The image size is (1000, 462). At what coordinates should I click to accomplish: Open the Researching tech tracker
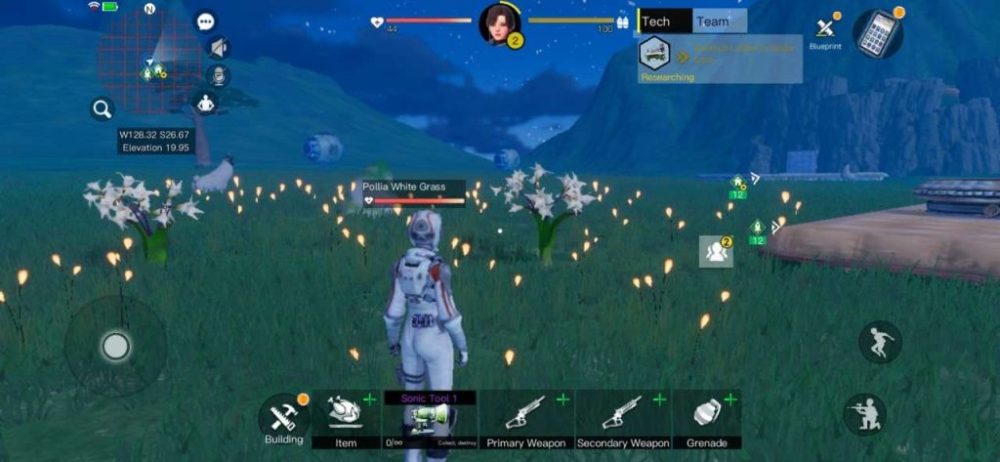[720, 59]
